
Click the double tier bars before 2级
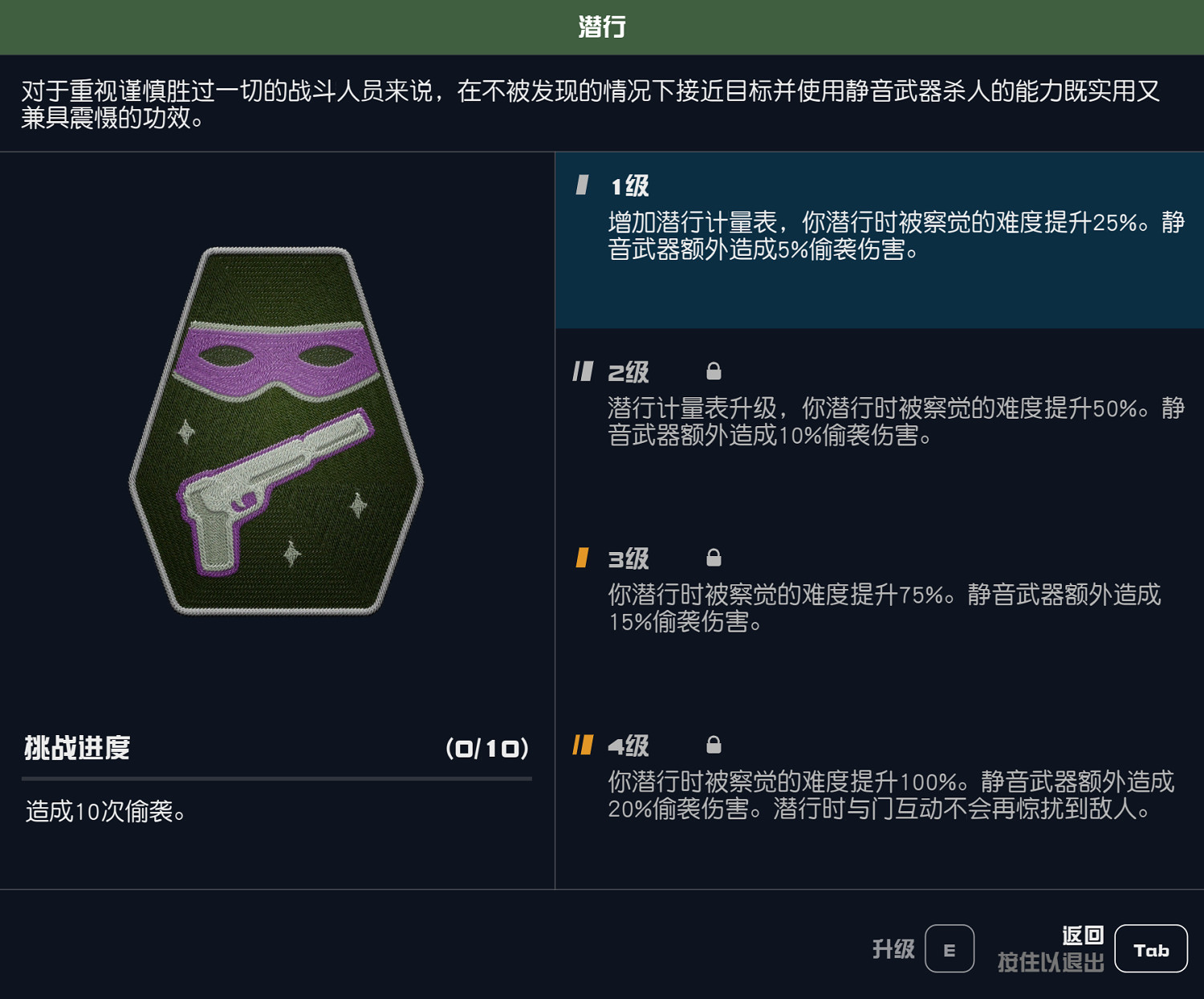pyautogui.click(x=582, y=371)
